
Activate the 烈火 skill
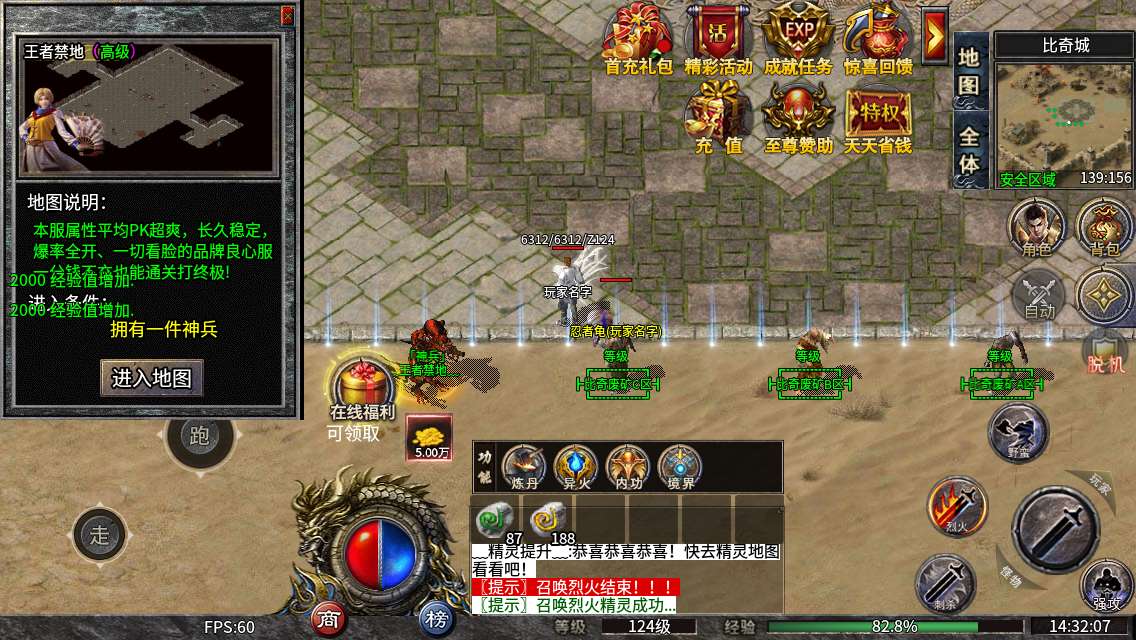coord(956,505)
